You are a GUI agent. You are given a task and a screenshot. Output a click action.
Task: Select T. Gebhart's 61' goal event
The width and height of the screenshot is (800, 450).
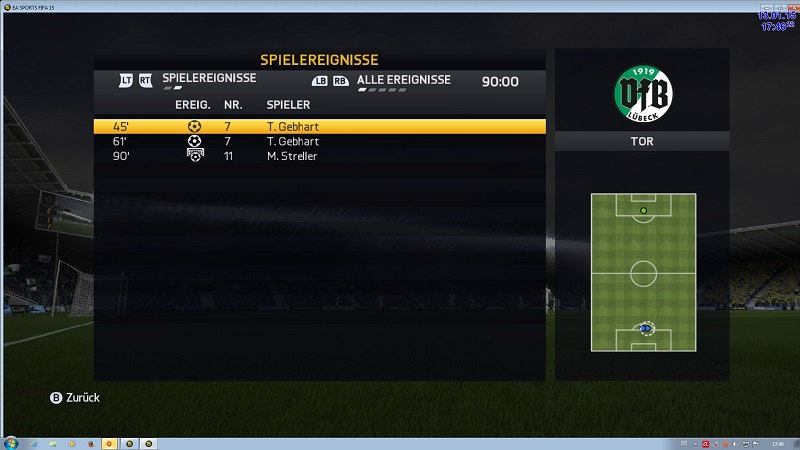click(x=320, y=142)
